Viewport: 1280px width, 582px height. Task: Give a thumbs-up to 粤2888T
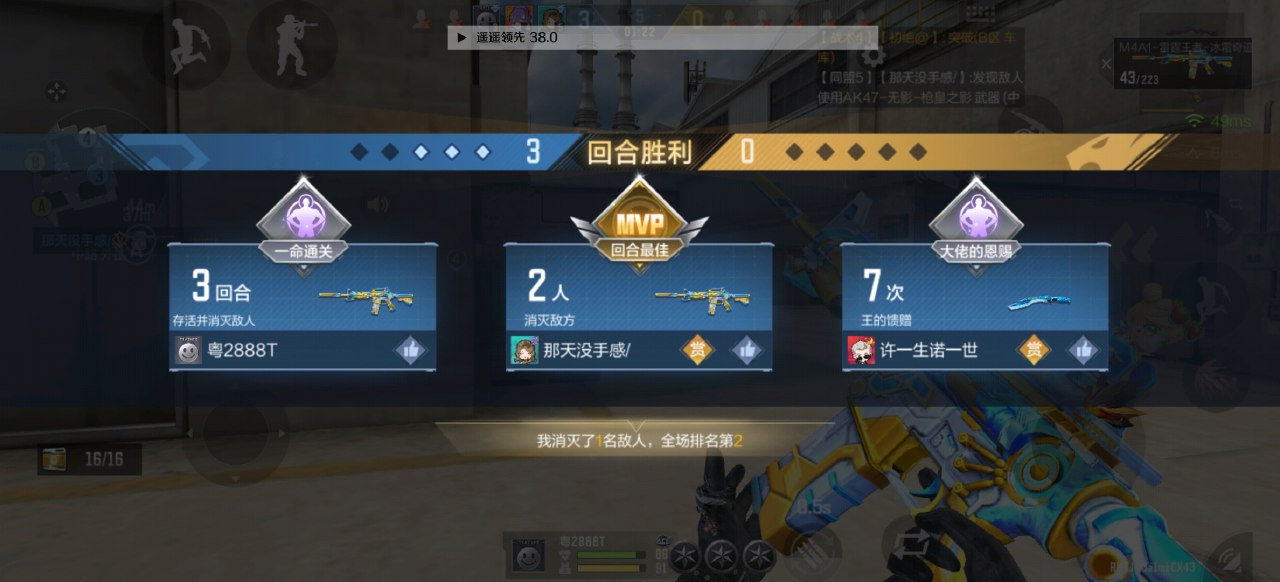411,350
